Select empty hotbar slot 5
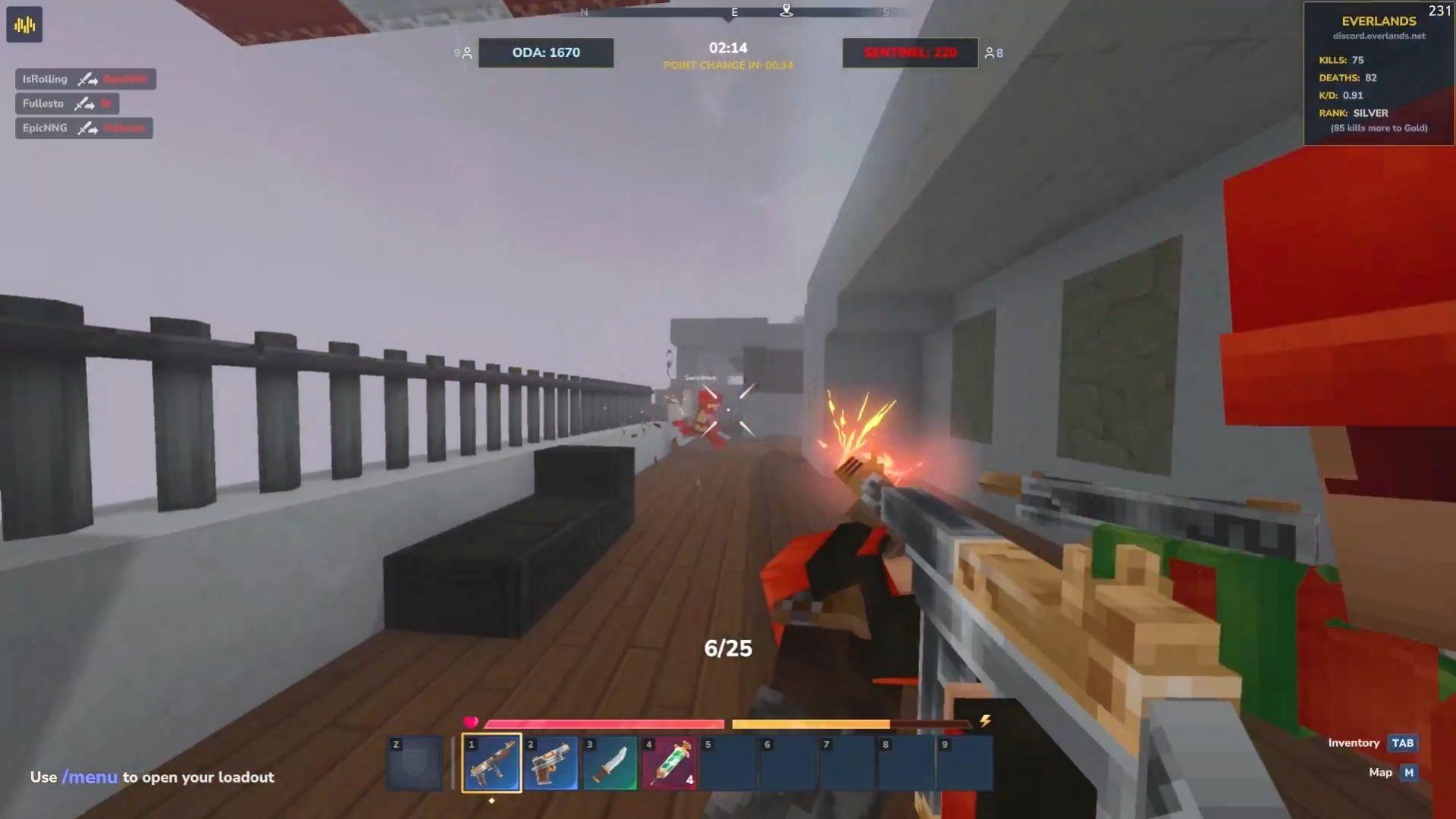The image size is (1456, 819). pyautogui.click(x=729, y=762)
